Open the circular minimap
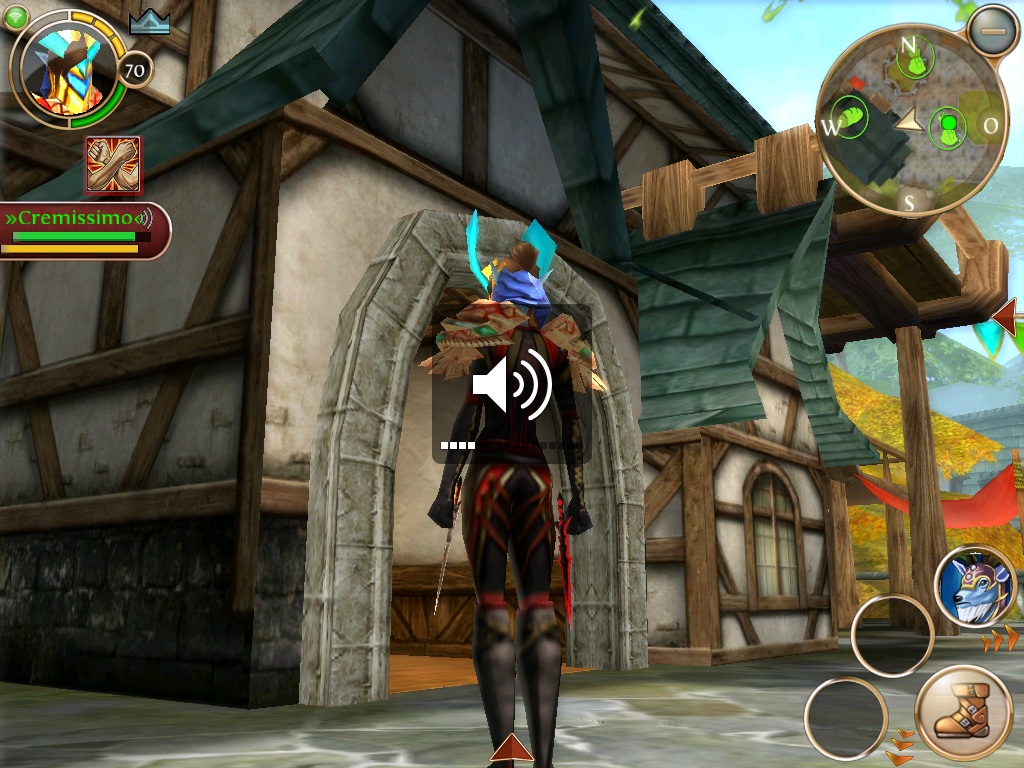The image size is (1024, 768). click(x=909, y=120)
